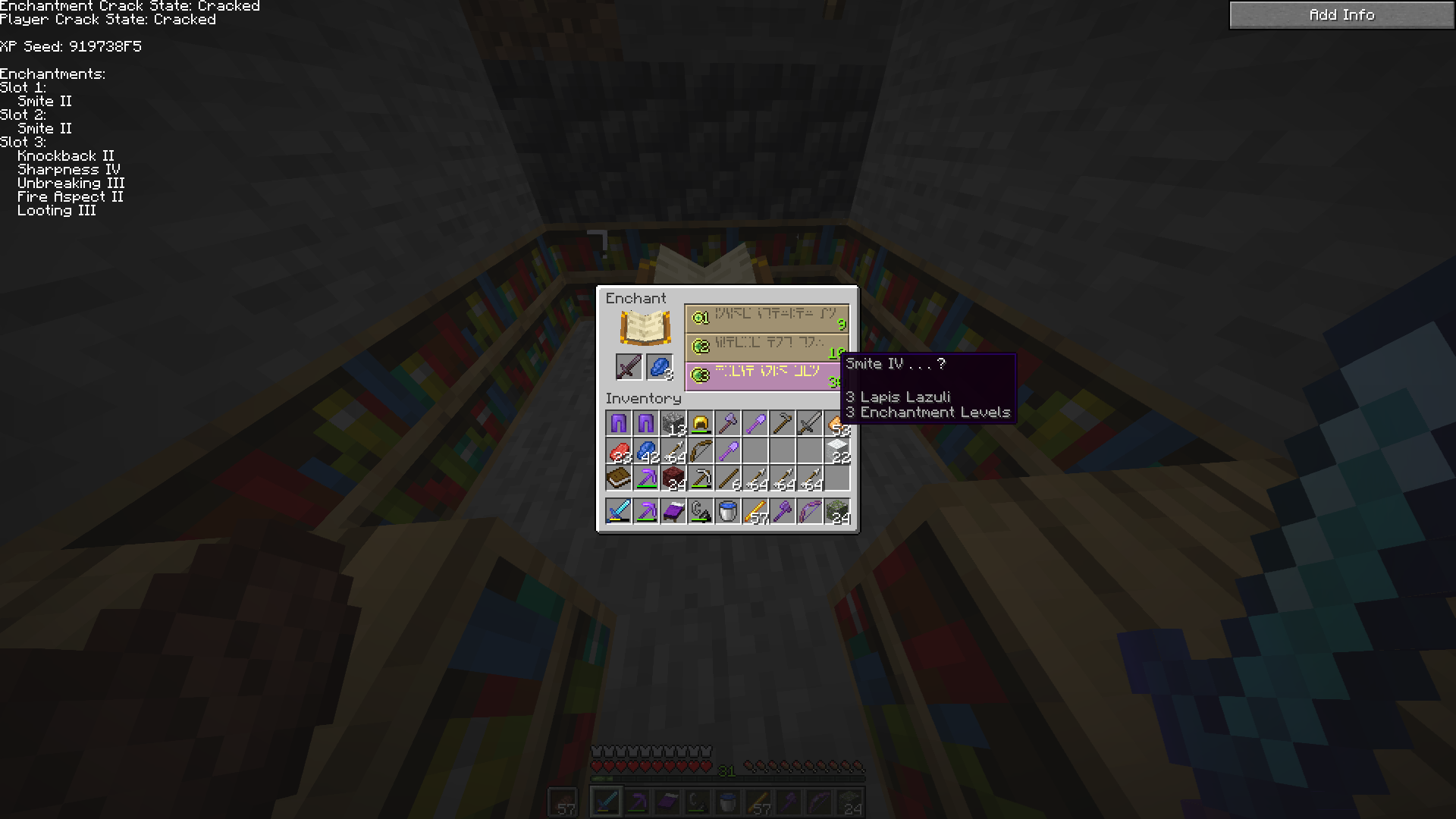The width and height of the screenshot is (1456, 819).
Task: Select the book in the inventory
Action: [618, 478]
